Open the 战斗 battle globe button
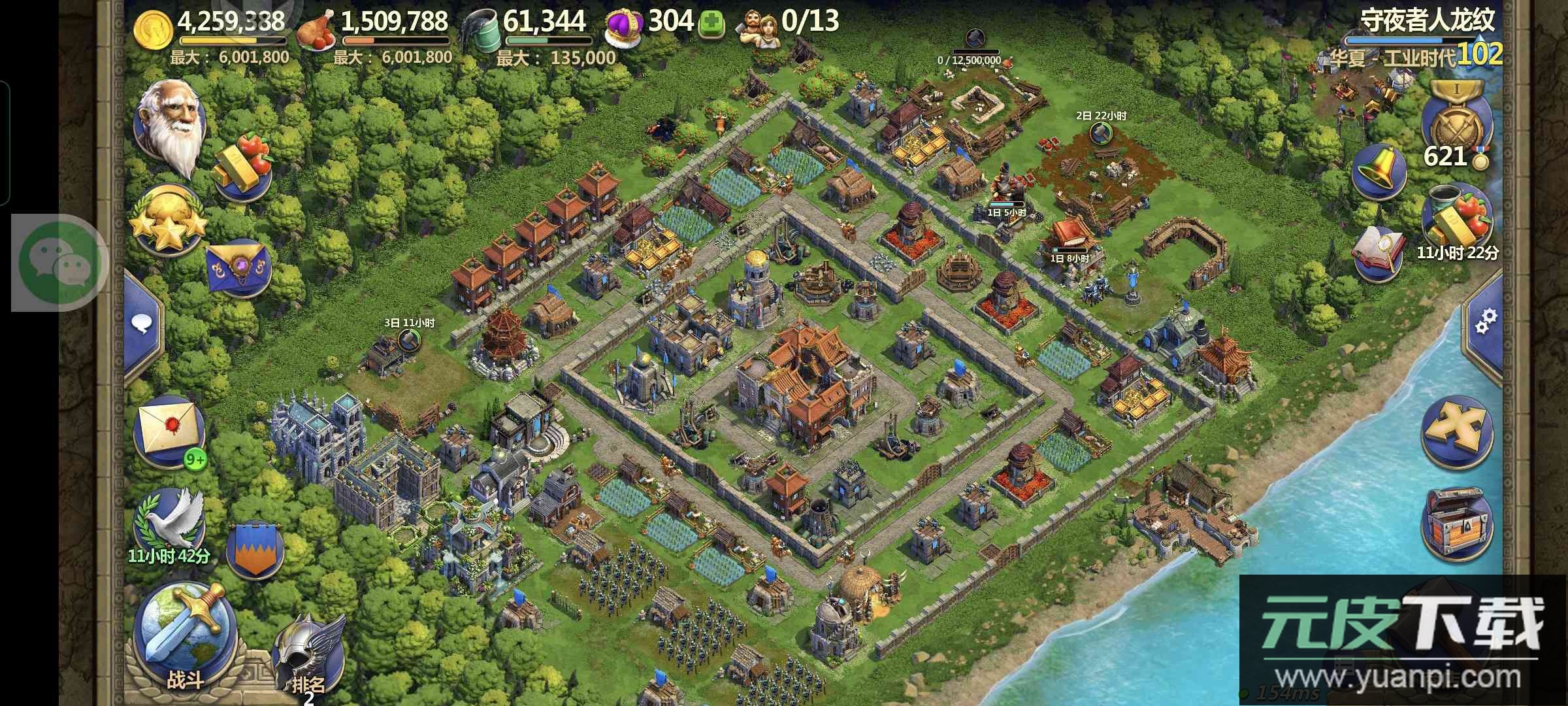Screen dimensions: 1568x706 point(186,631)
